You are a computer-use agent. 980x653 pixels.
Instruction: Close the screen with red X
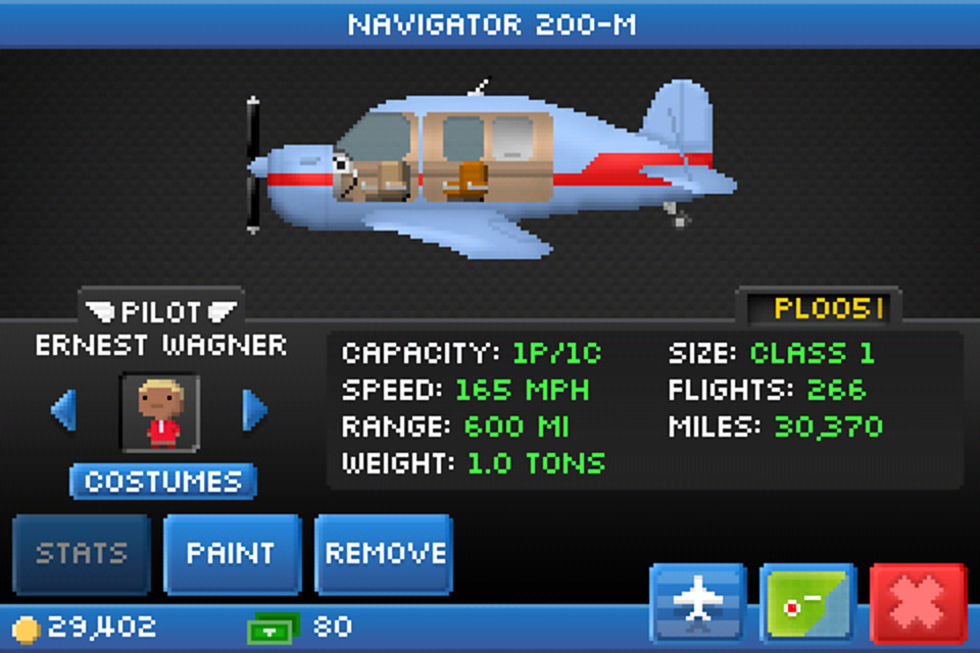(x=918, y=602)
